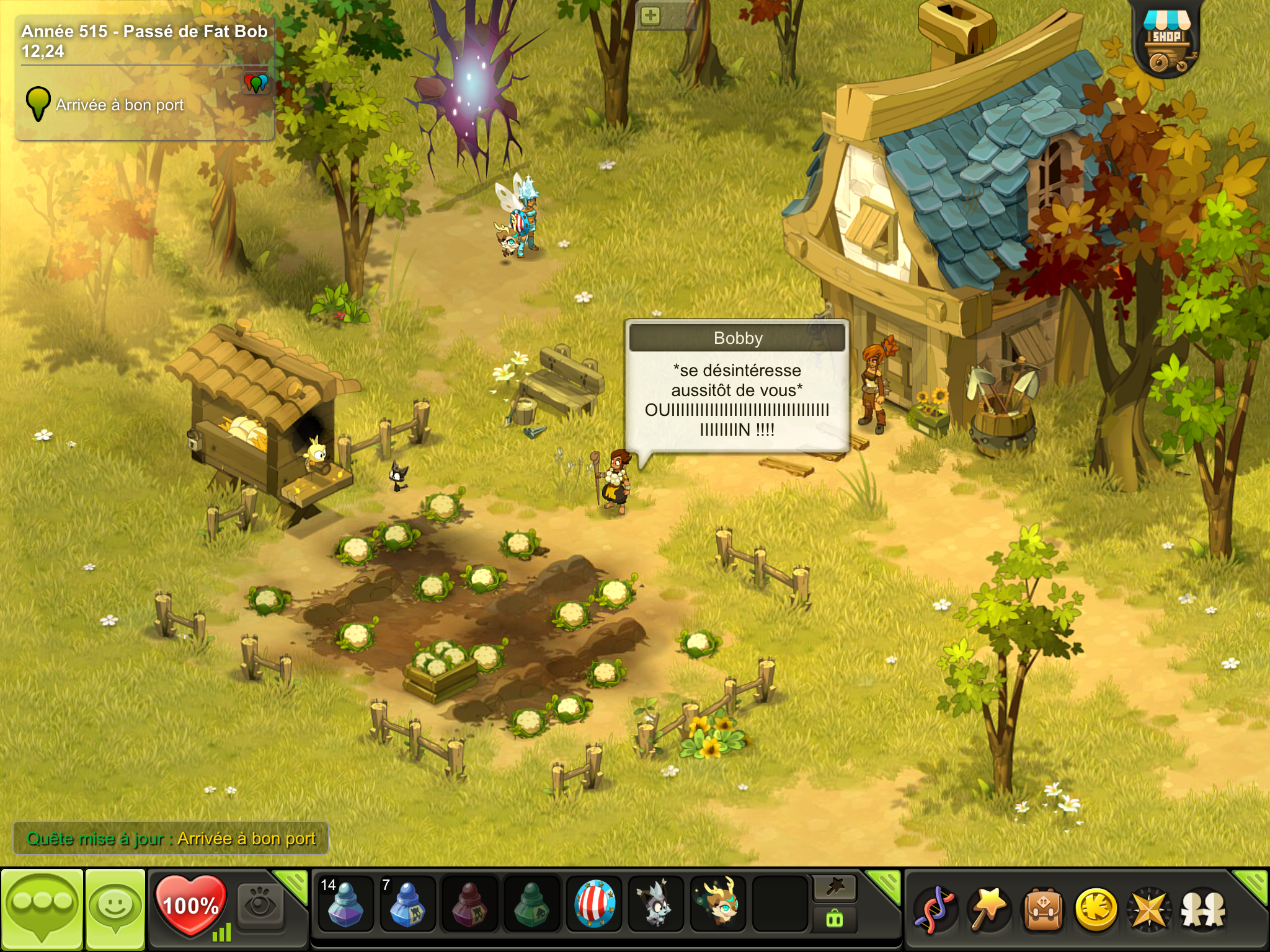This screenshot has width=1270, height=952.
Task: Open the friends list icon
Action: 1202,910
